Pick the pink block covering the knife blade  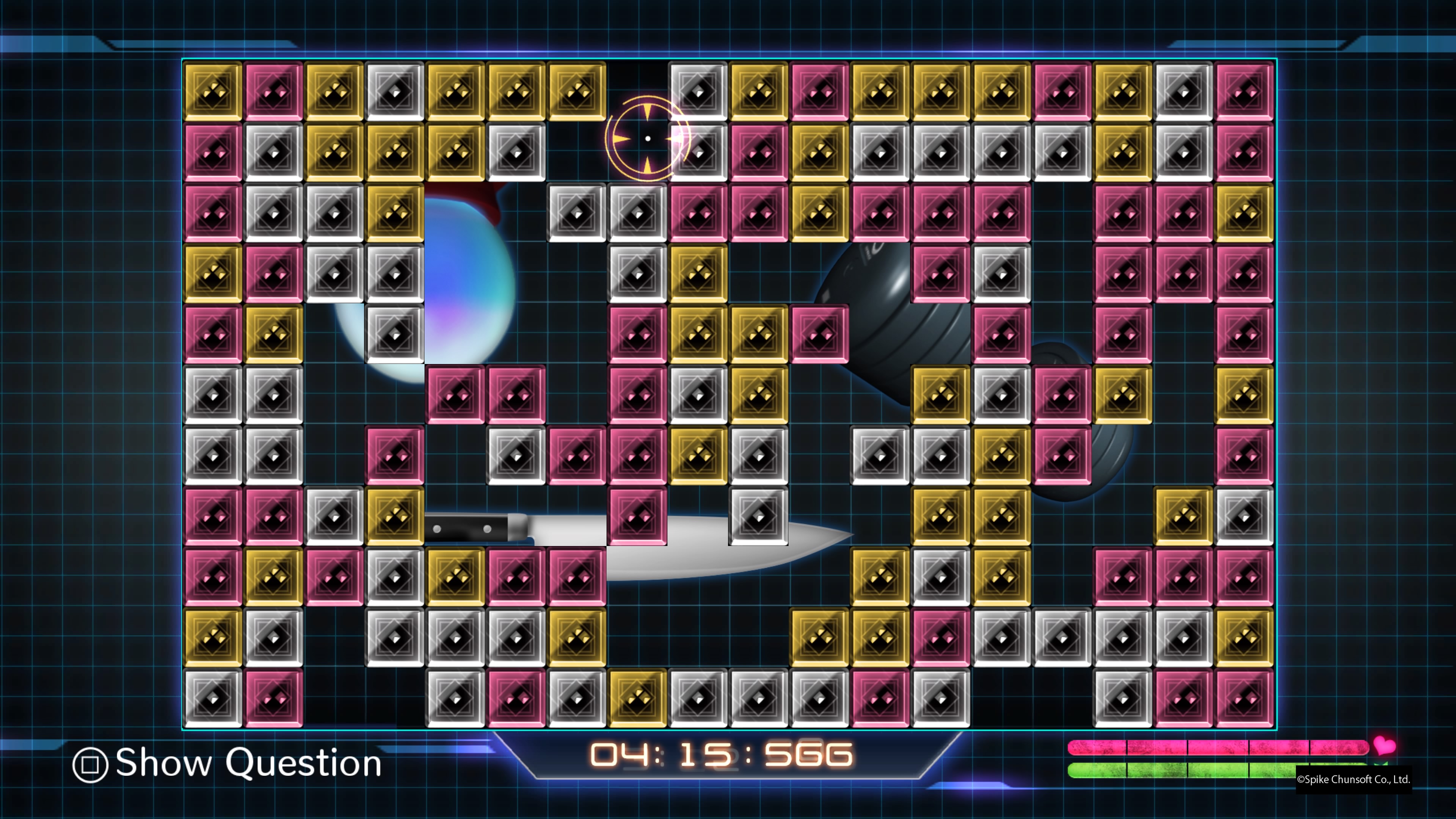637,516
